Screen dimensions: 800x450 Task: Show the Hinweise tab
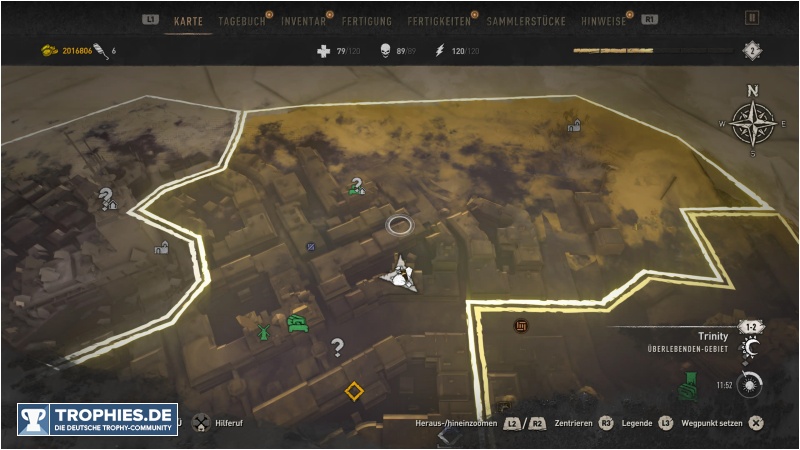pos(606,21)
